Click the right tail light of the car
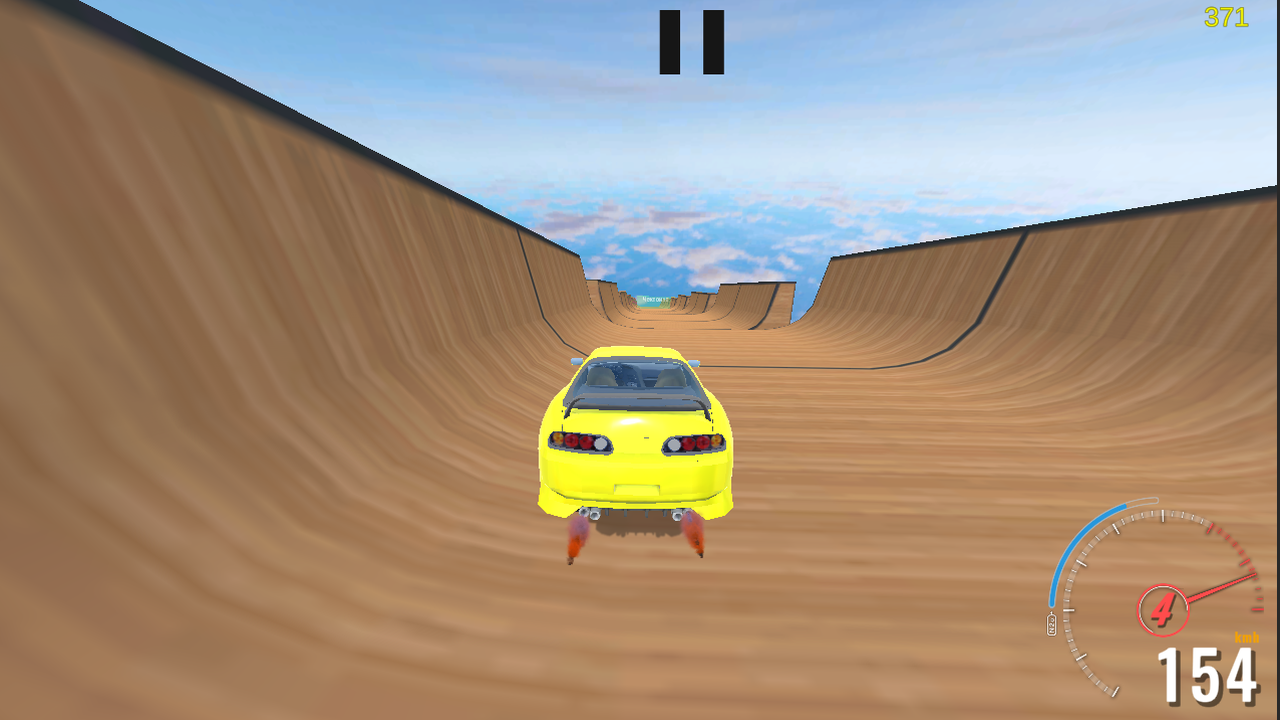This screenshot has width=1280, height=720. point(697,442)
